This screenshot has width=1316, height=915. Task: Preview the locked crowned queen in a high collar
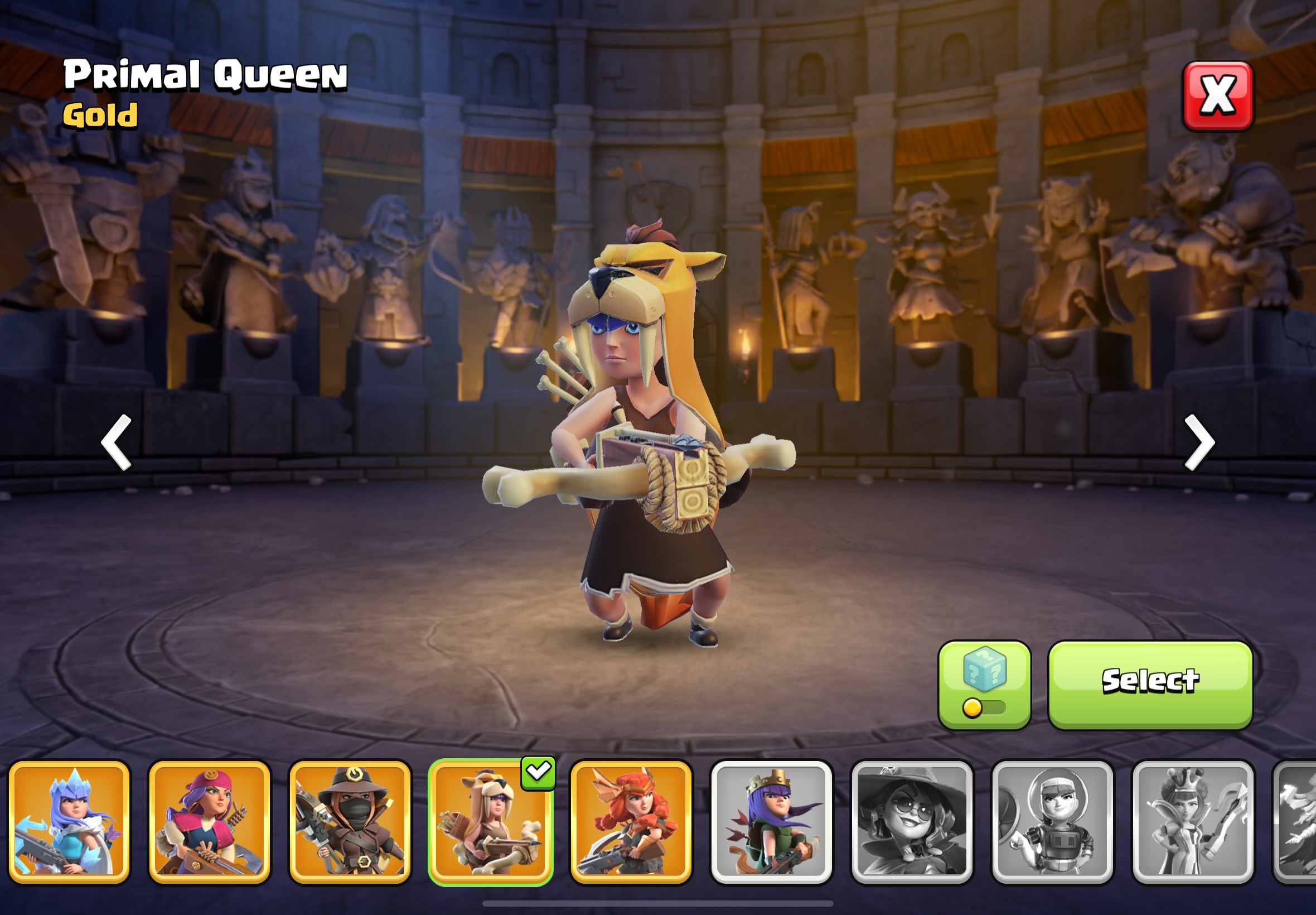1193,822
